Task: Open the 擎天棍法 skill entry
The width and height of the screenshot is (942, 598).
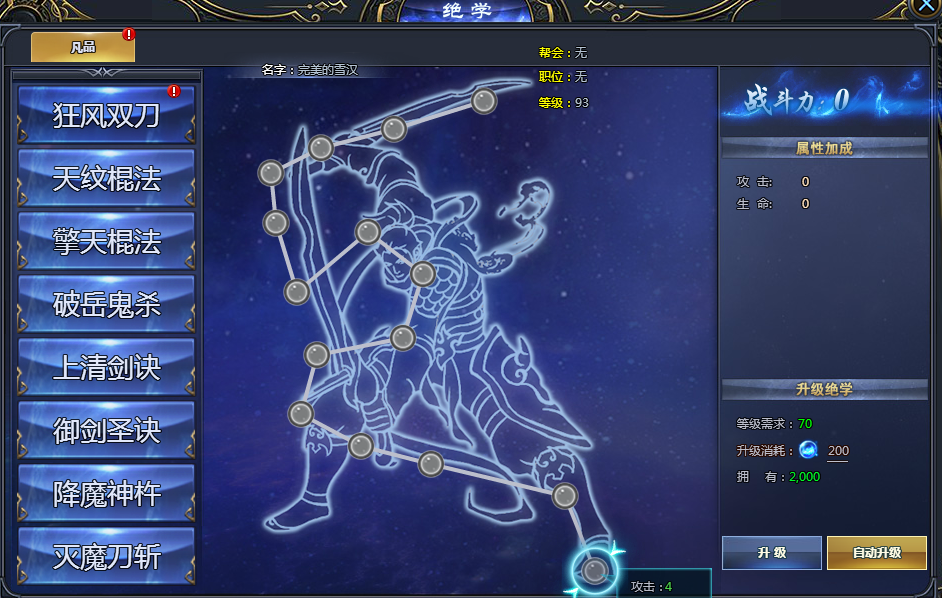Action: coord(106,241)
